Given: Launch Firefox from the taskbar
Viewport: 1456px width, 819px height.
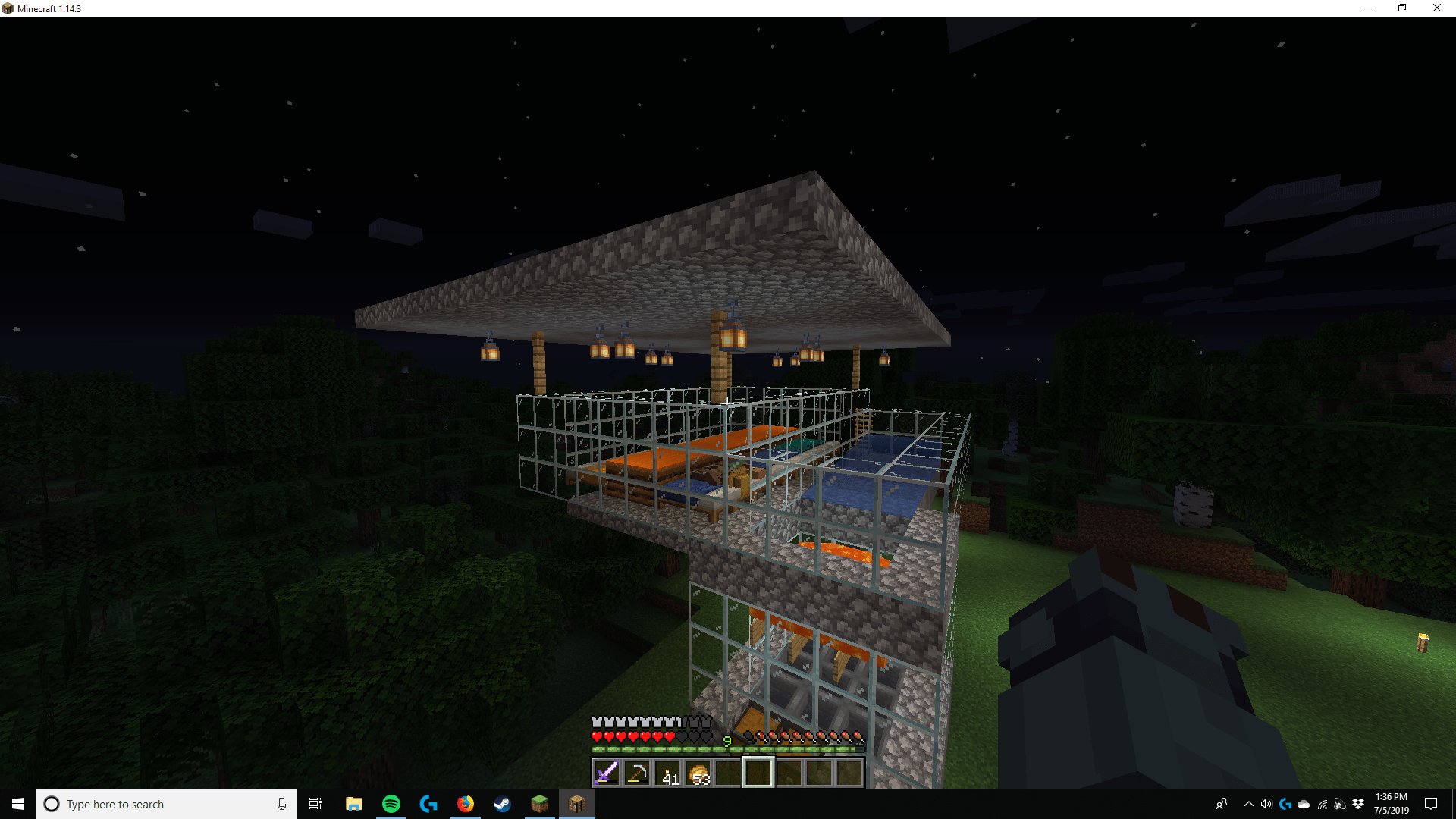Looking at the screenshot, I should pos(465,804).
